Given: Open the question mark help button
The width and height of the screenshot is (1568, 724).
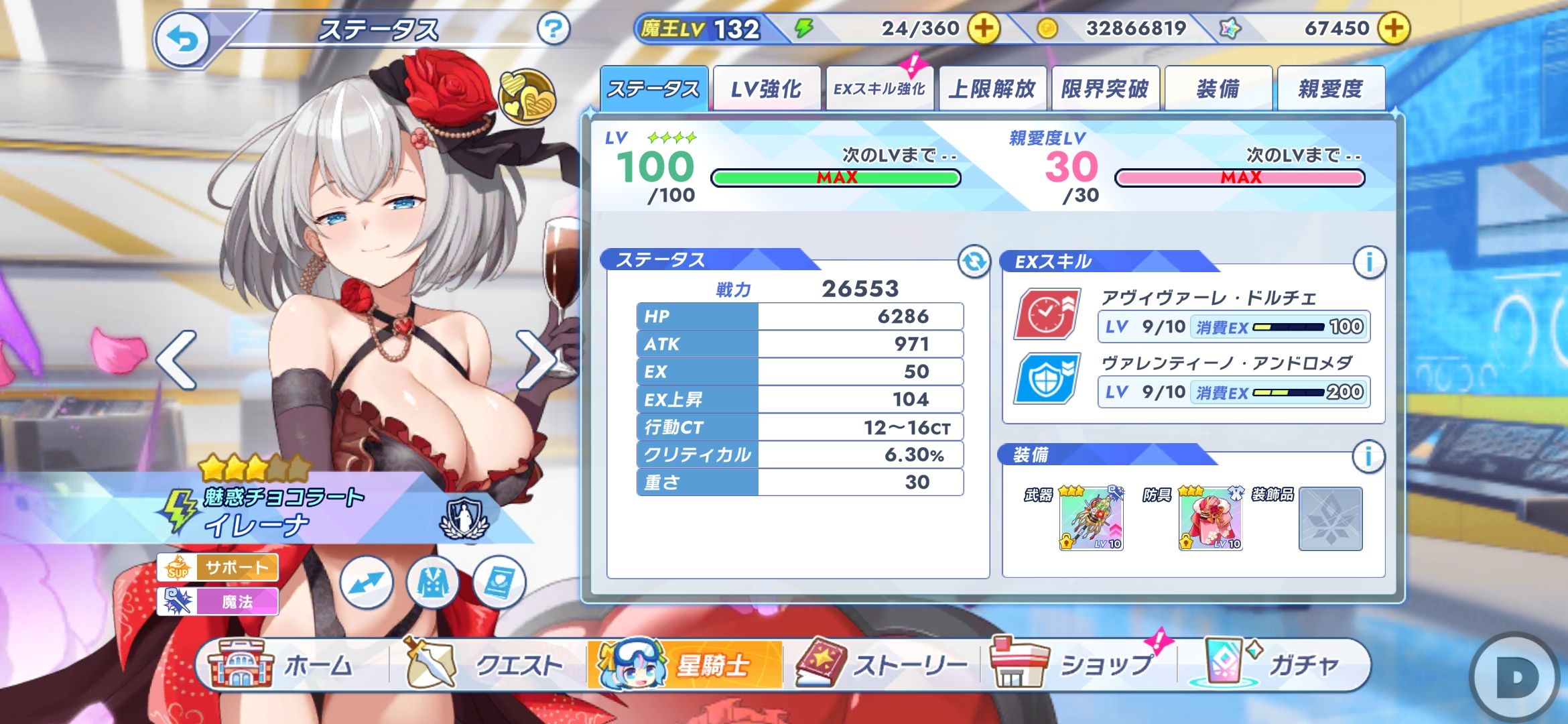Looking at the screenshot, I should click(x=553, y=29).
